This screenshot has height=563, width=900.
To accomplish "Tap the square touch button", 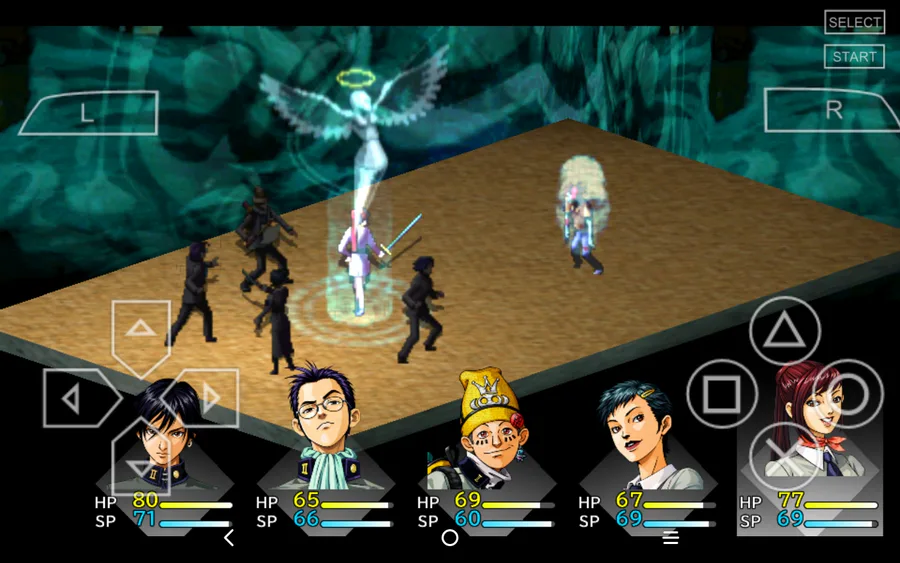I will coord(721,396).
